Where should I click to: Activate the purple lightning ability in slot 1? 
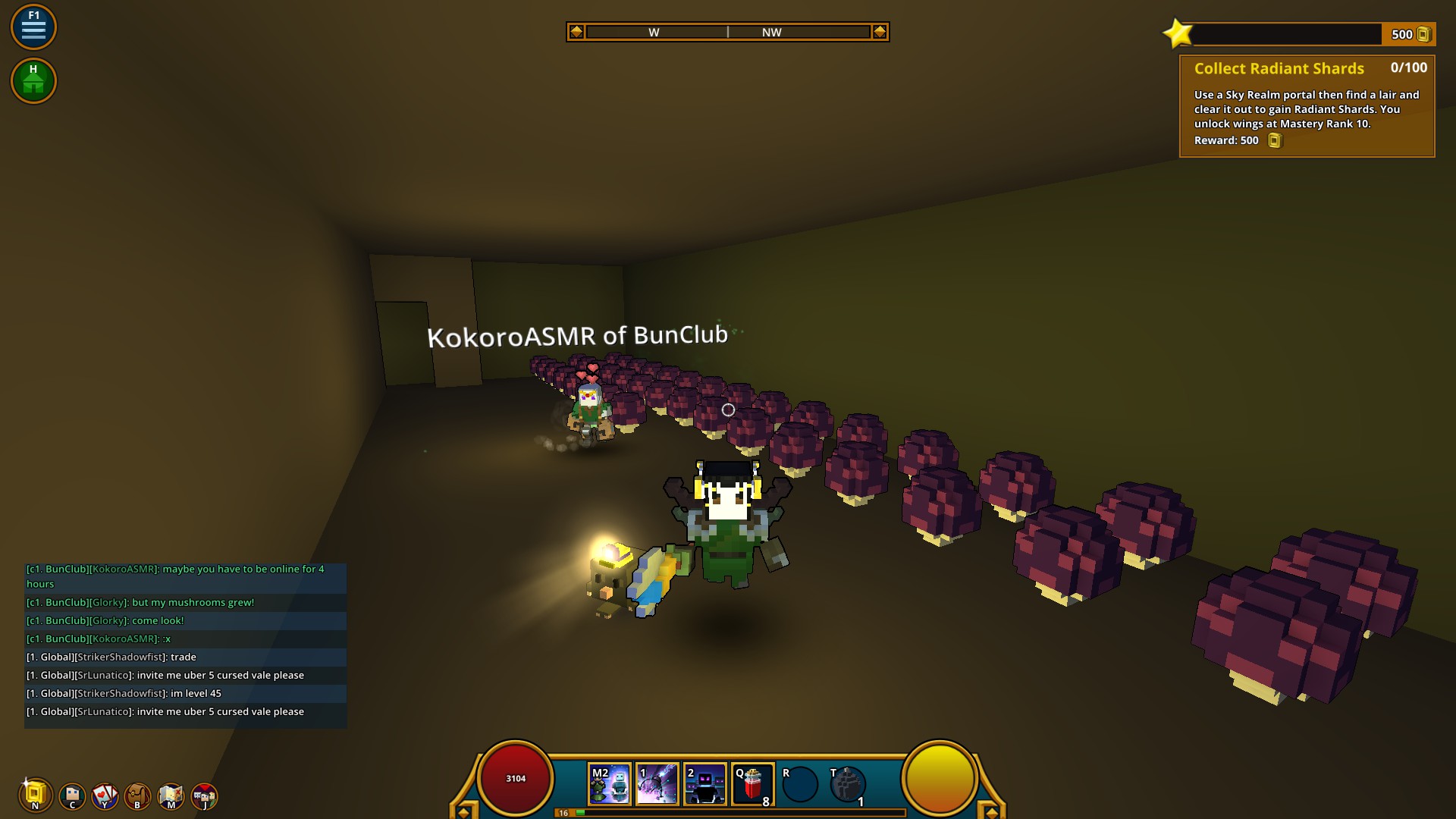tap(657, 784)
